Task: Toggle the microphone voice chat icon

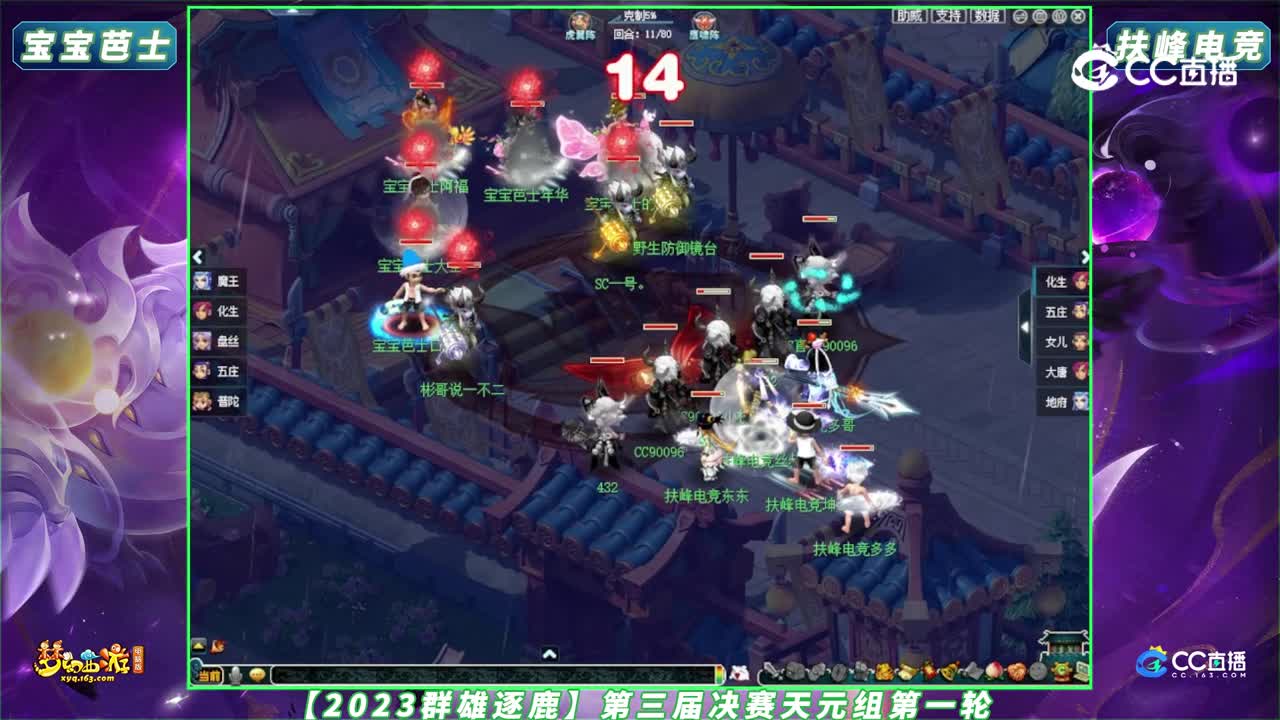Action: coord(235,674)
